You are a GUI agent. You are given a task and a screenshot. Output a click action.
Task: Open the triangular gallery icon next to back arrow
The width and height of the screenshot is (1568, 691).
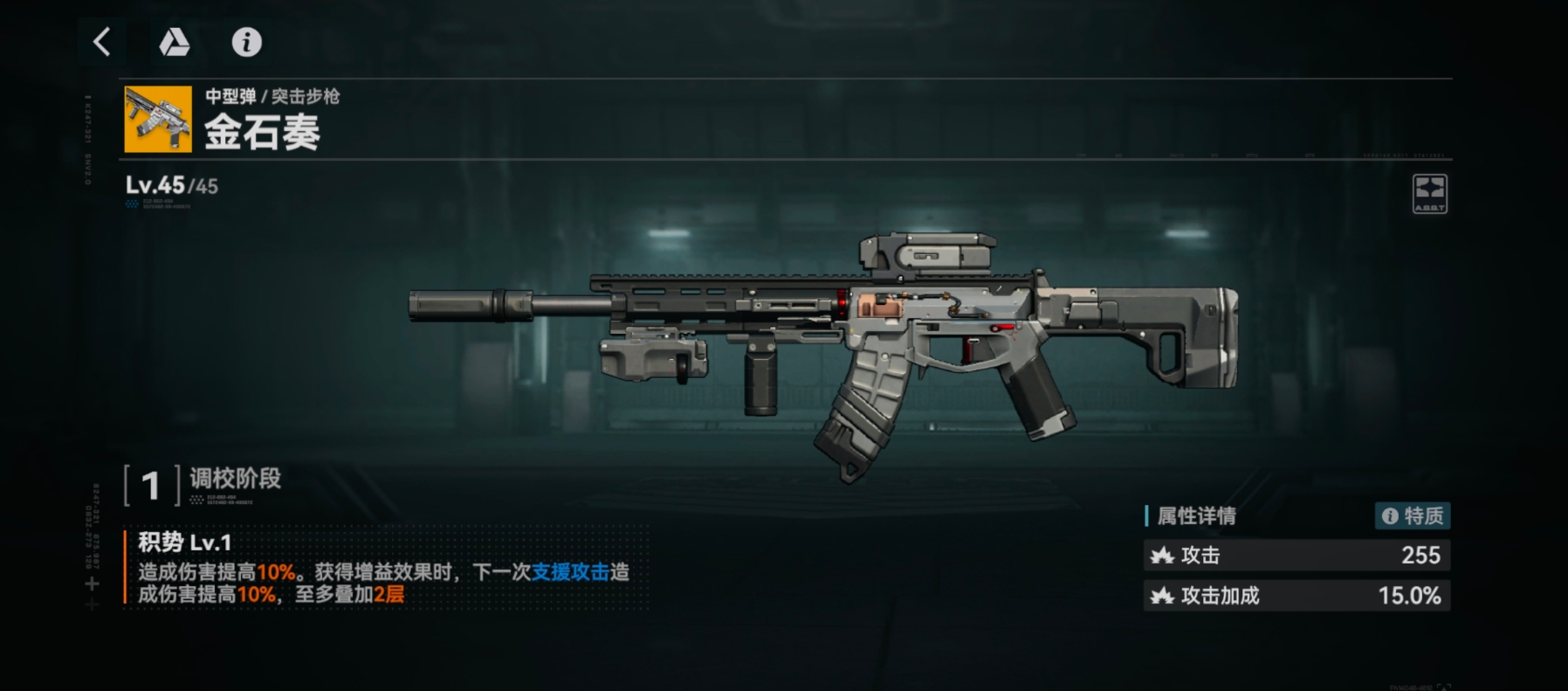tap(174, 42)
